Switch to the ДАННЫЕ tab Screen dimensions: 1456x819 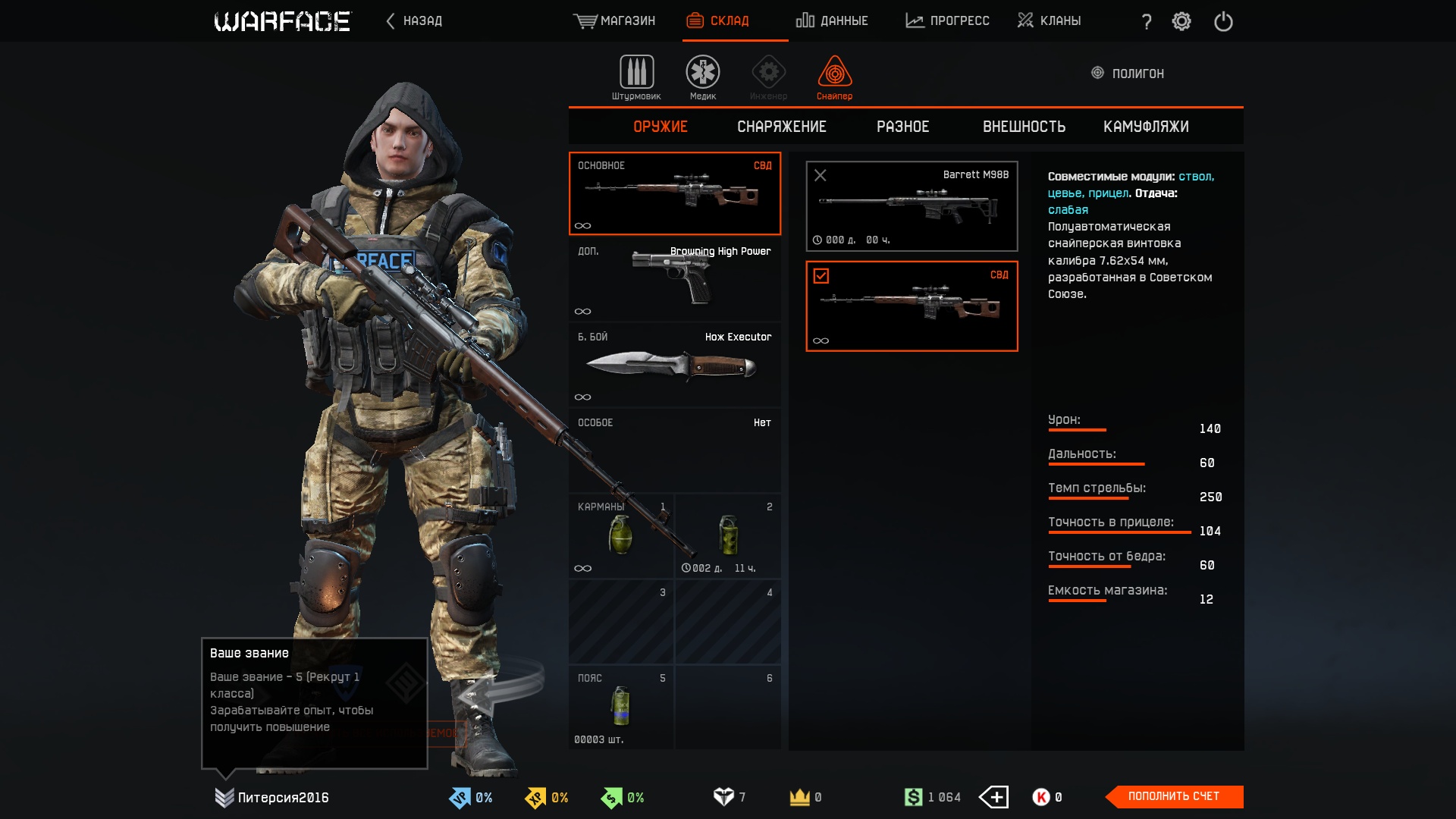click(832, 20)
